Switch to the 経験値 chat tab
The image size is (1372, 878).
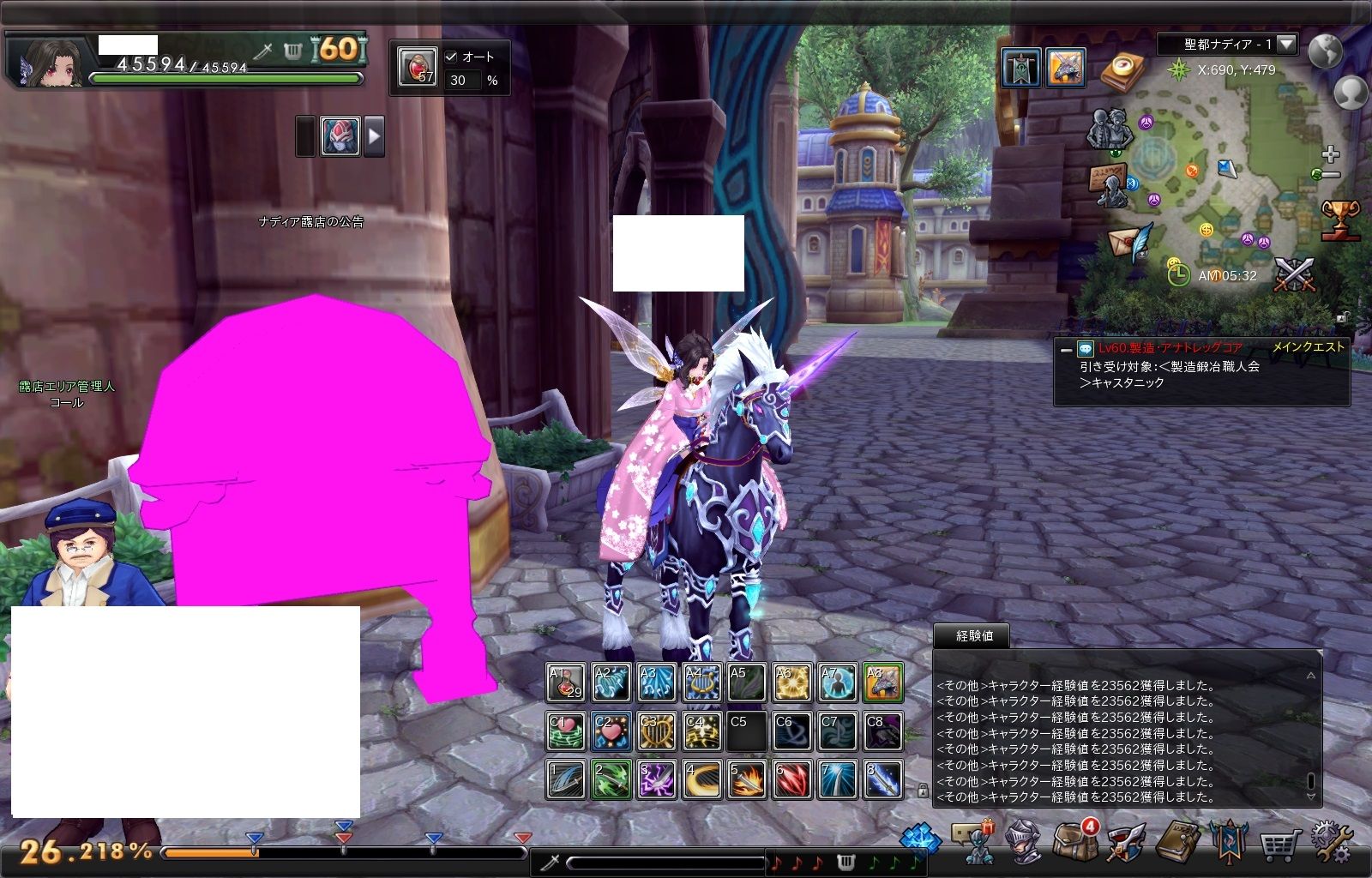click(973, 636)
